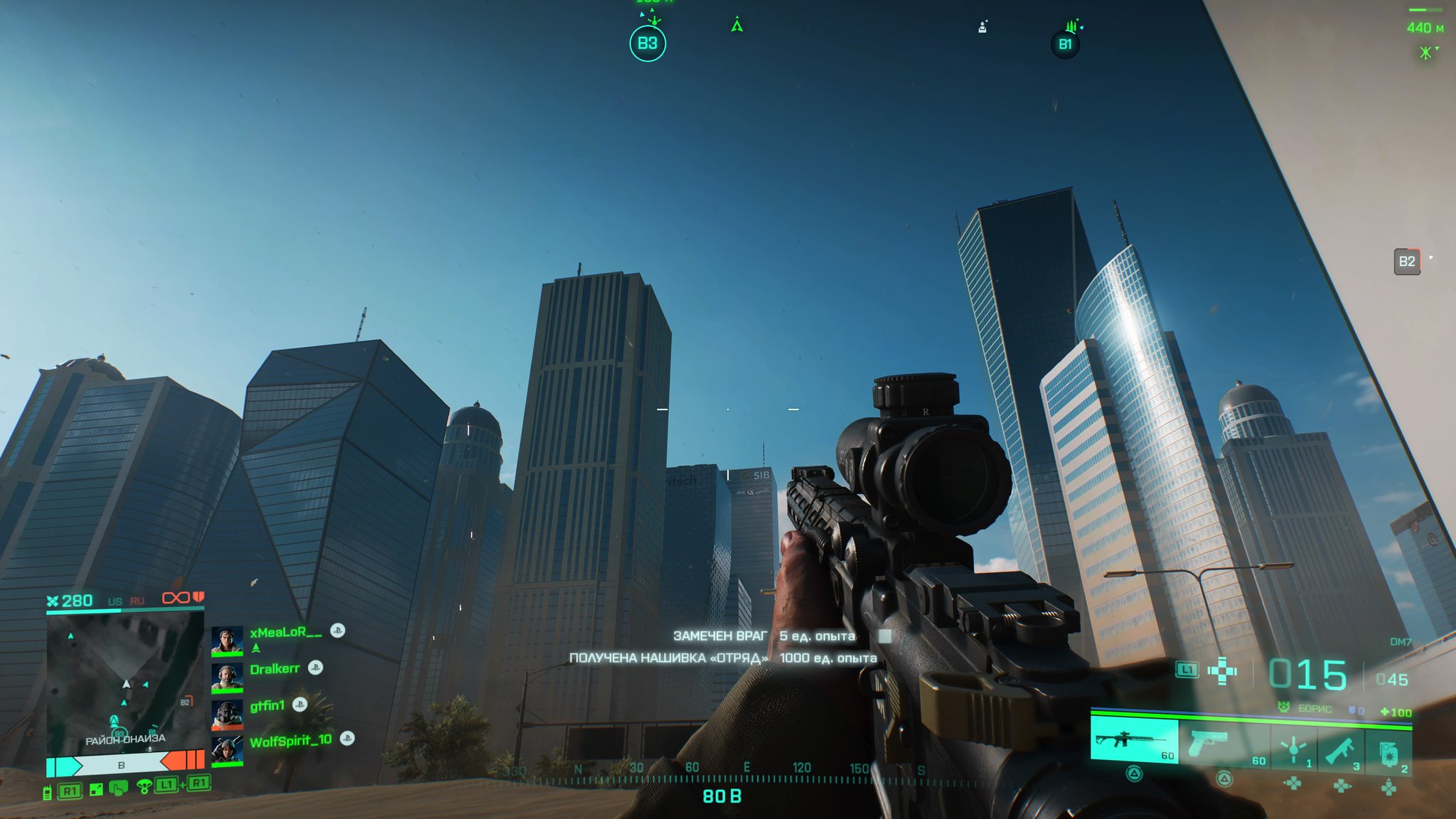Click the B3 objective marker
Screen dimensions: 1456x819
pos(647,44)
